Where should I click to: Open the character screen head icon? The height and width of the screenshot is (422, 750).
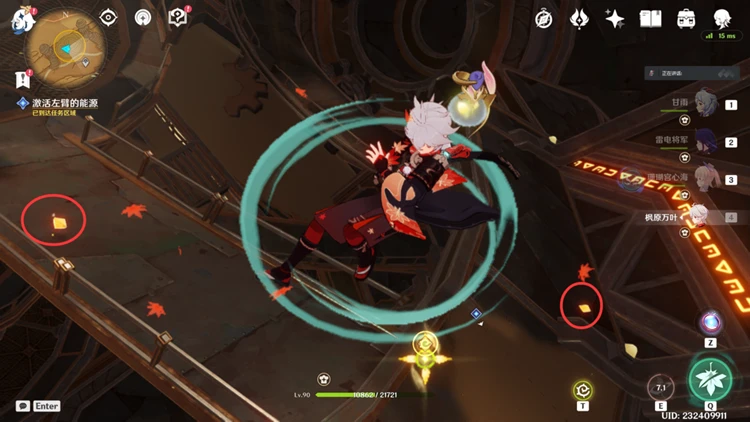(721, 19)
